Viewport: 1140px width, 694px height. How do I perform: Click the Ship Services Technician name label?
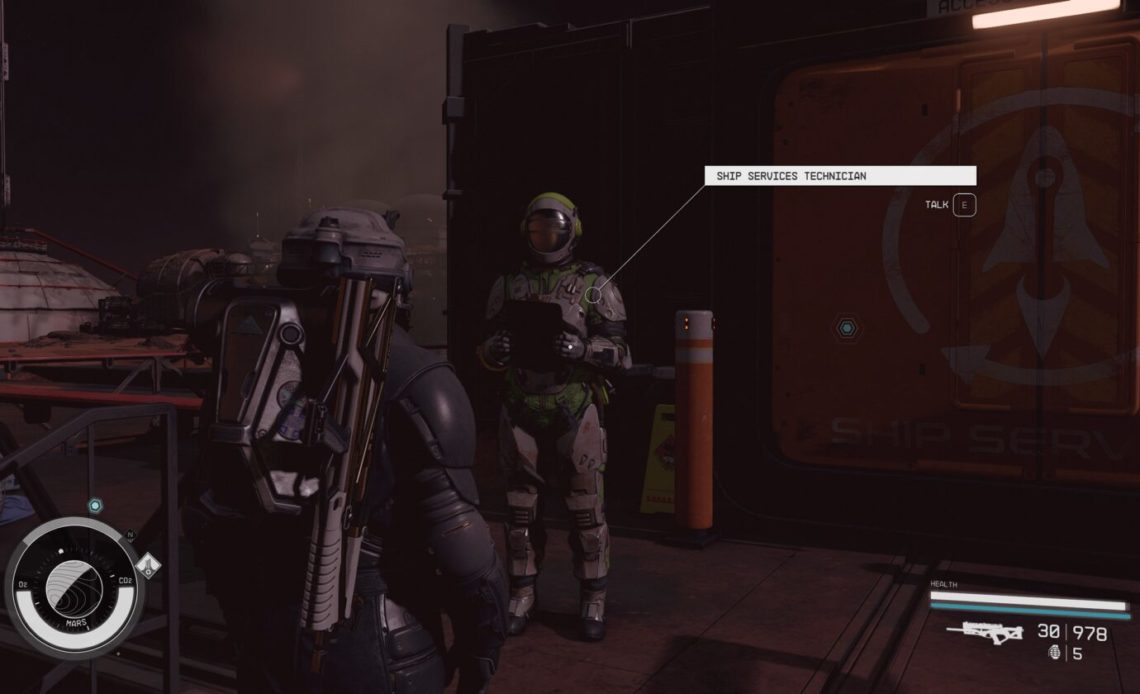(839, 176)
